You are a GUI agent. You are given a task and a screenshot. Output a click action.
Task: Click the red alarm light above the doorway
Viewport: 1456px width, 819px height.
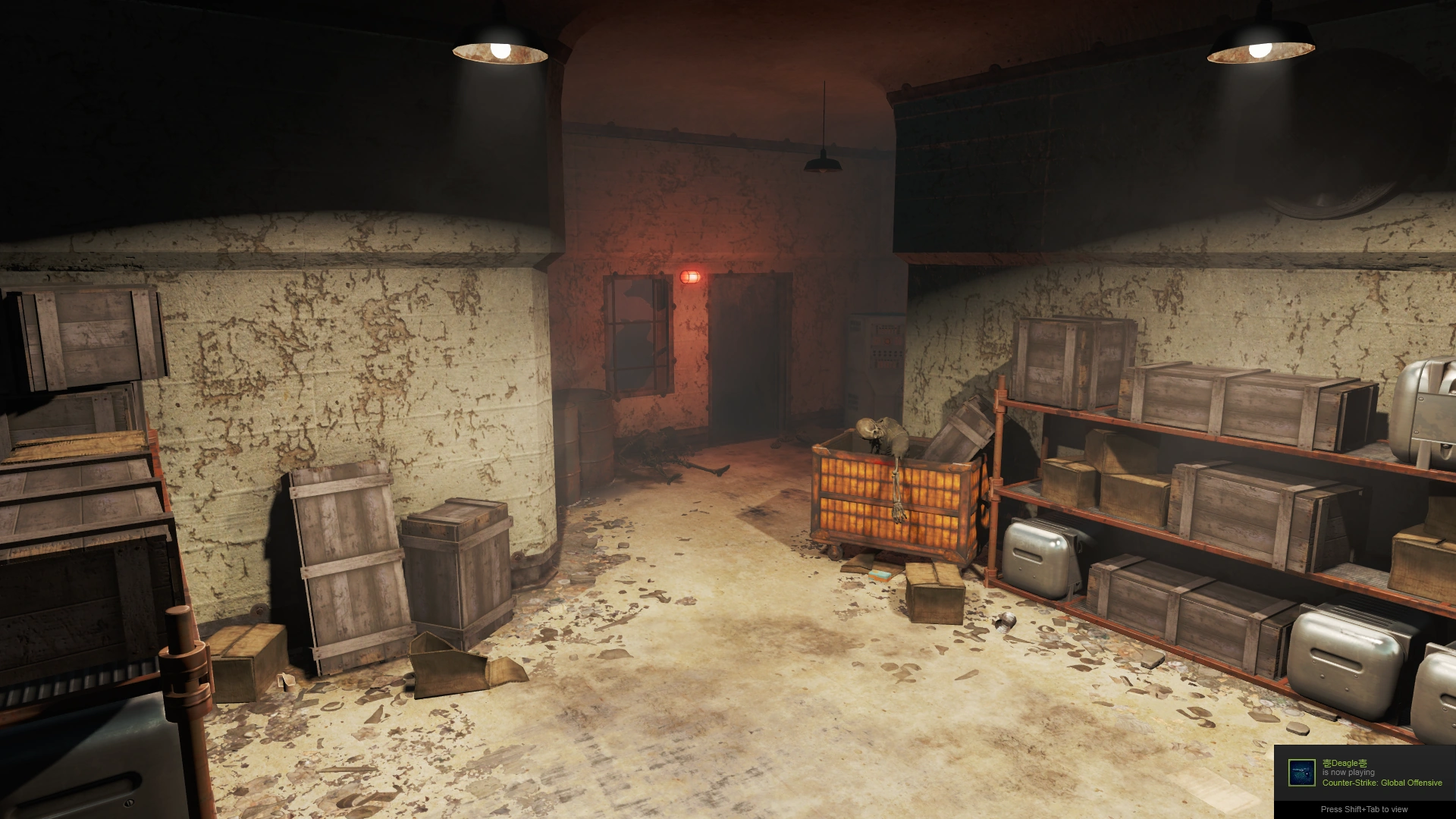689,278
